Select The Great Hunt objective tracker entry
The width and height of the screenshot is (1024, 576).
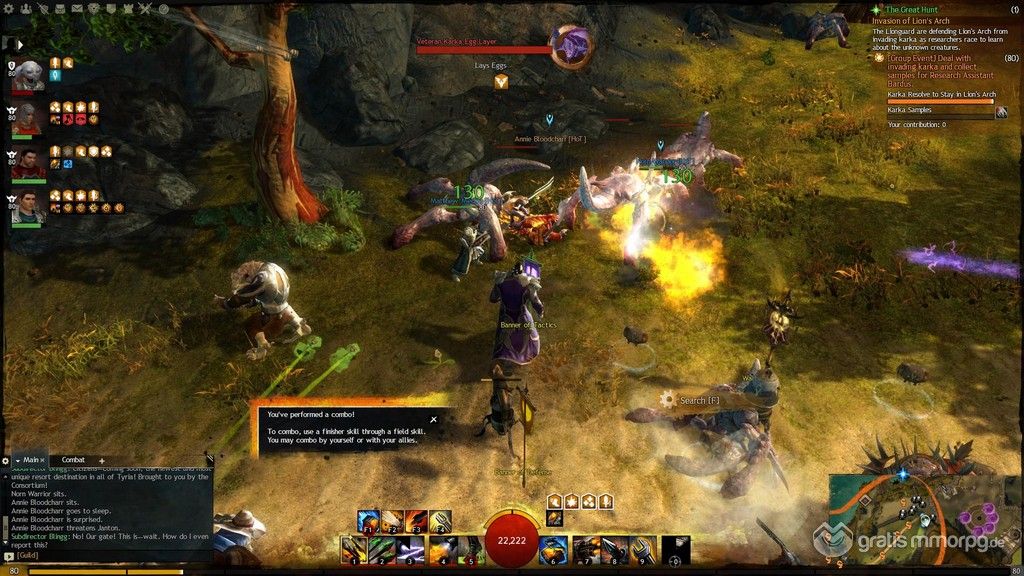click(x=914, y=9)
